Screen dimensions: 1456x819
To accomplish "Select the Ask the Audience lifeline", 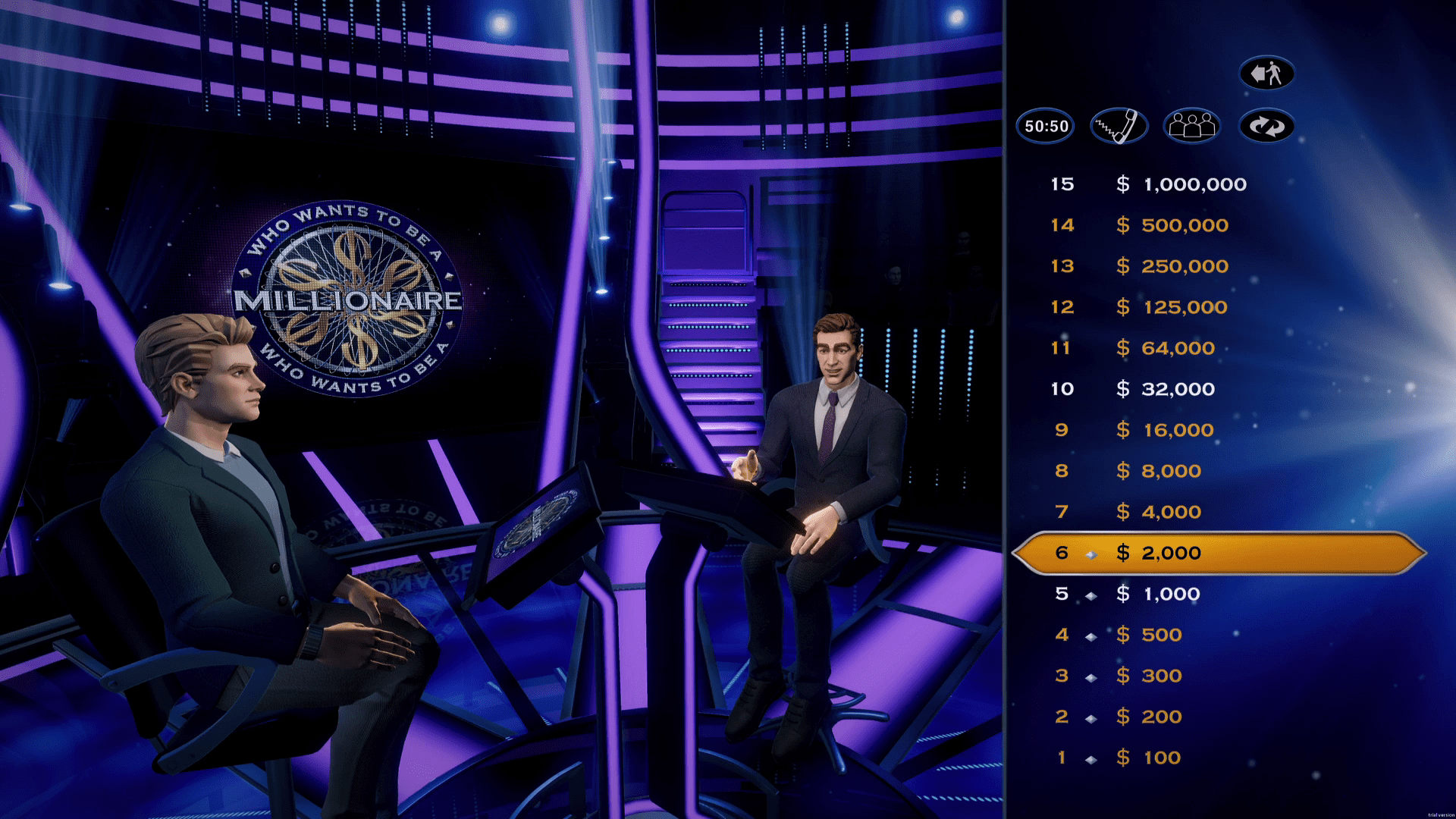I will tap(1191, 126).
